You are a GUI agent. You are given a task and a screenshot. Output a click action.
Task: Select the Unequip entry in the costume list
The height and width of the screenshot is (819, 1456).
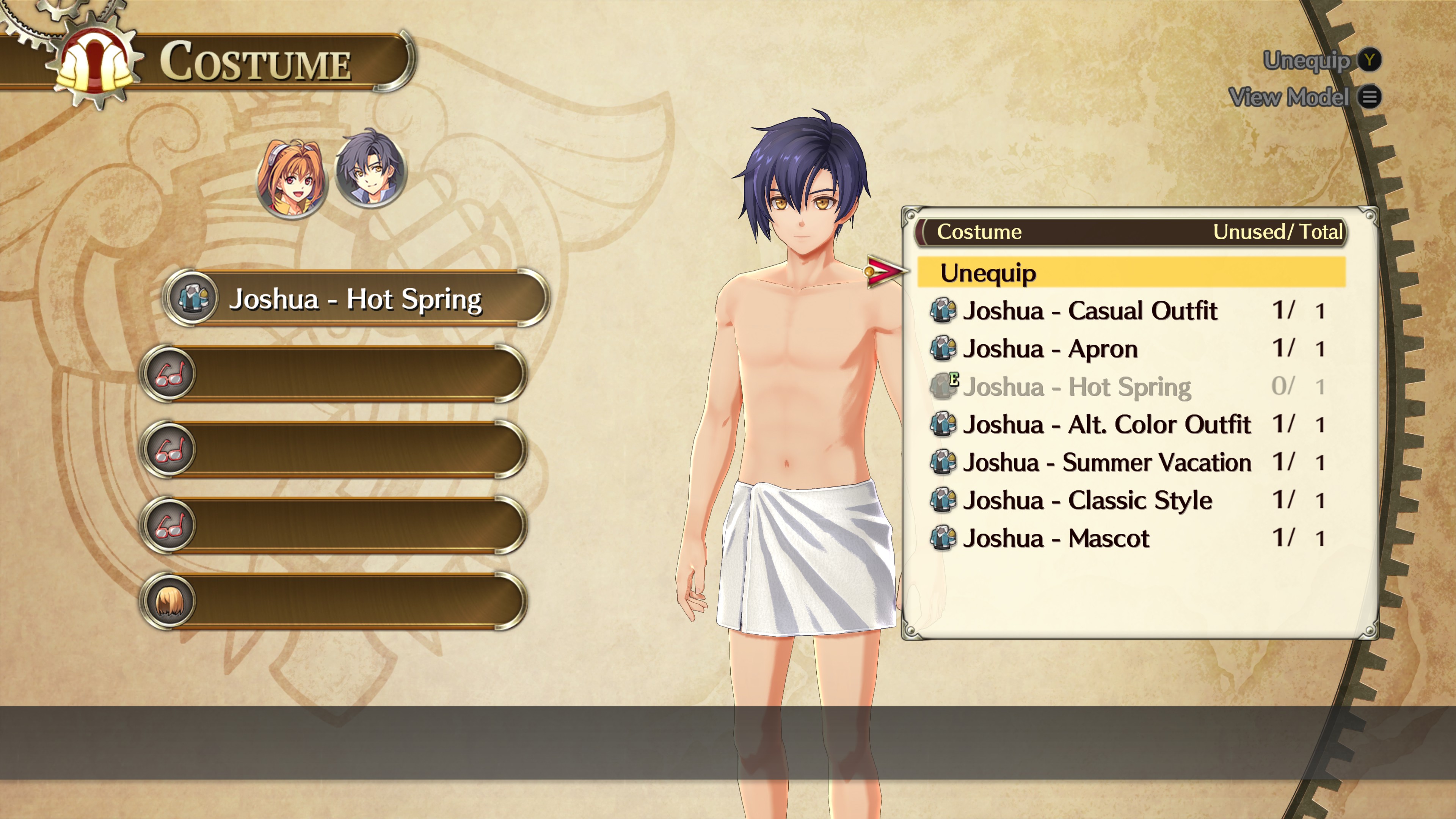1130,273
